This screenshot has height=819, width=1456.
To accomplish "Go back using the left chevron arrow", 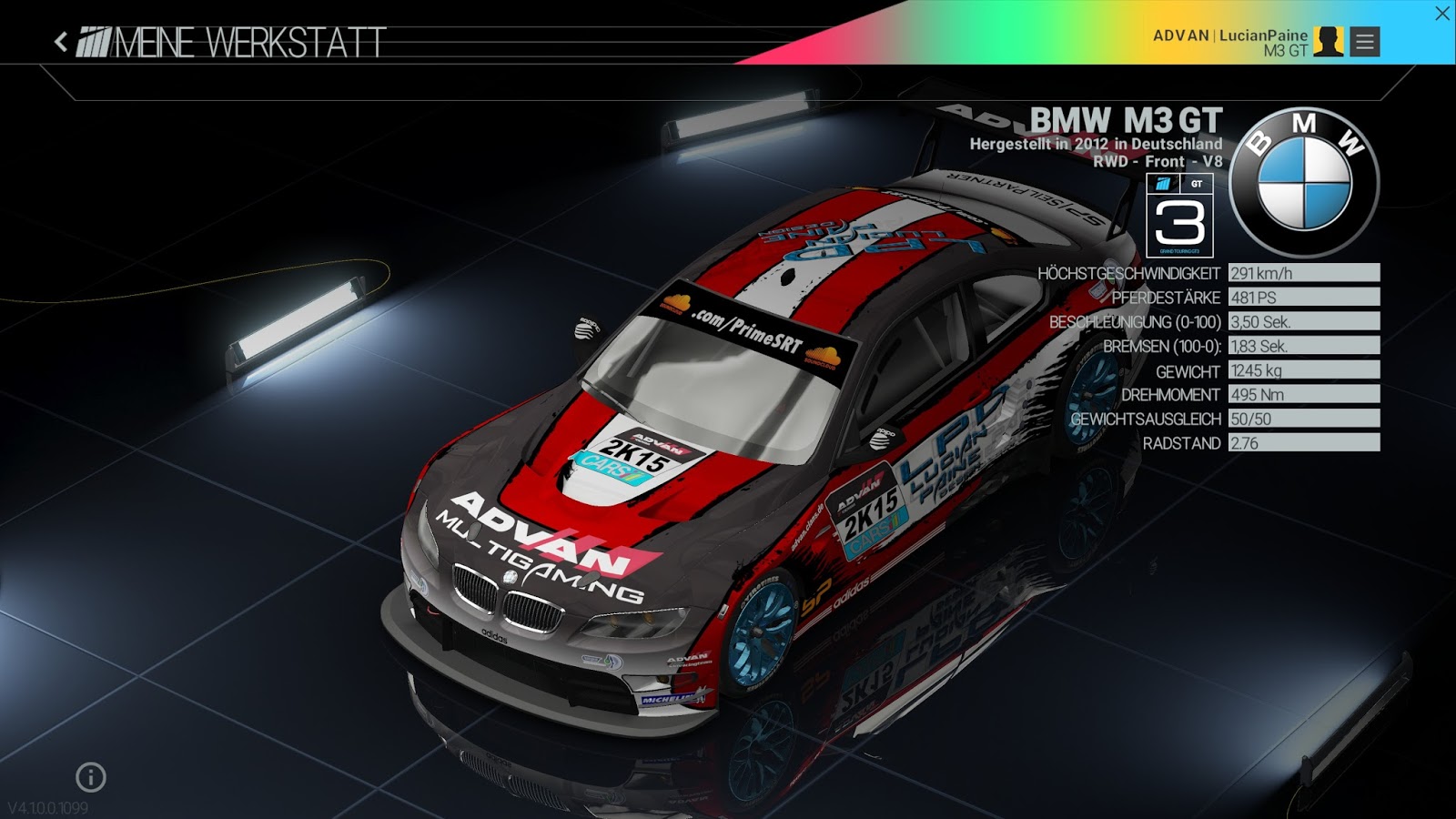I will tap(60, 40).
